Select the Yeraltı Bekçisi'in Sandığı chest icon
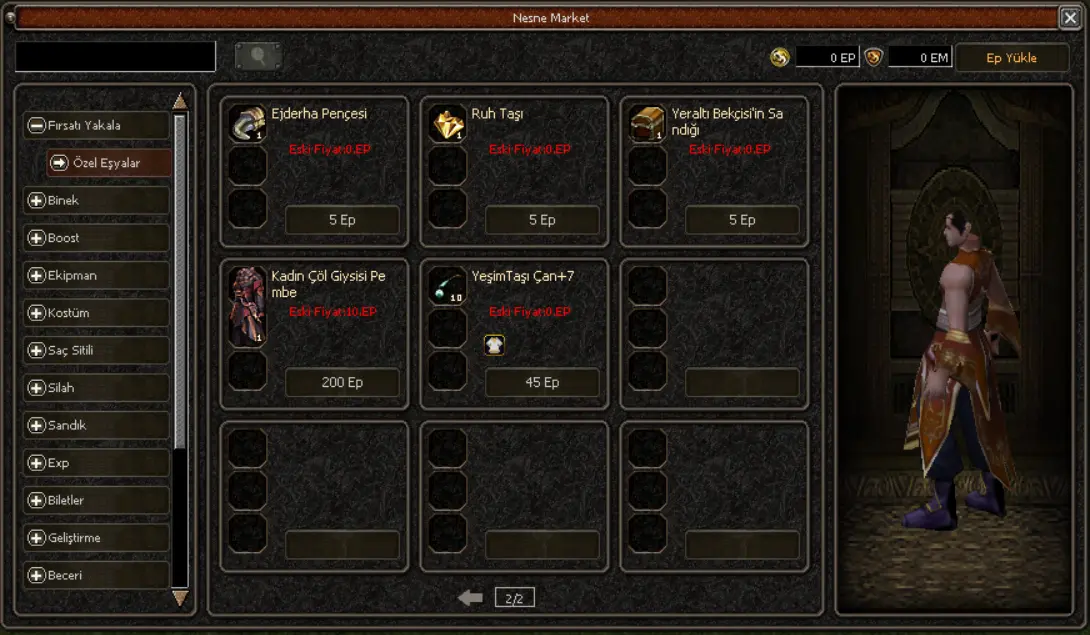The image size is (1090, 635). [x=647, y=124]
